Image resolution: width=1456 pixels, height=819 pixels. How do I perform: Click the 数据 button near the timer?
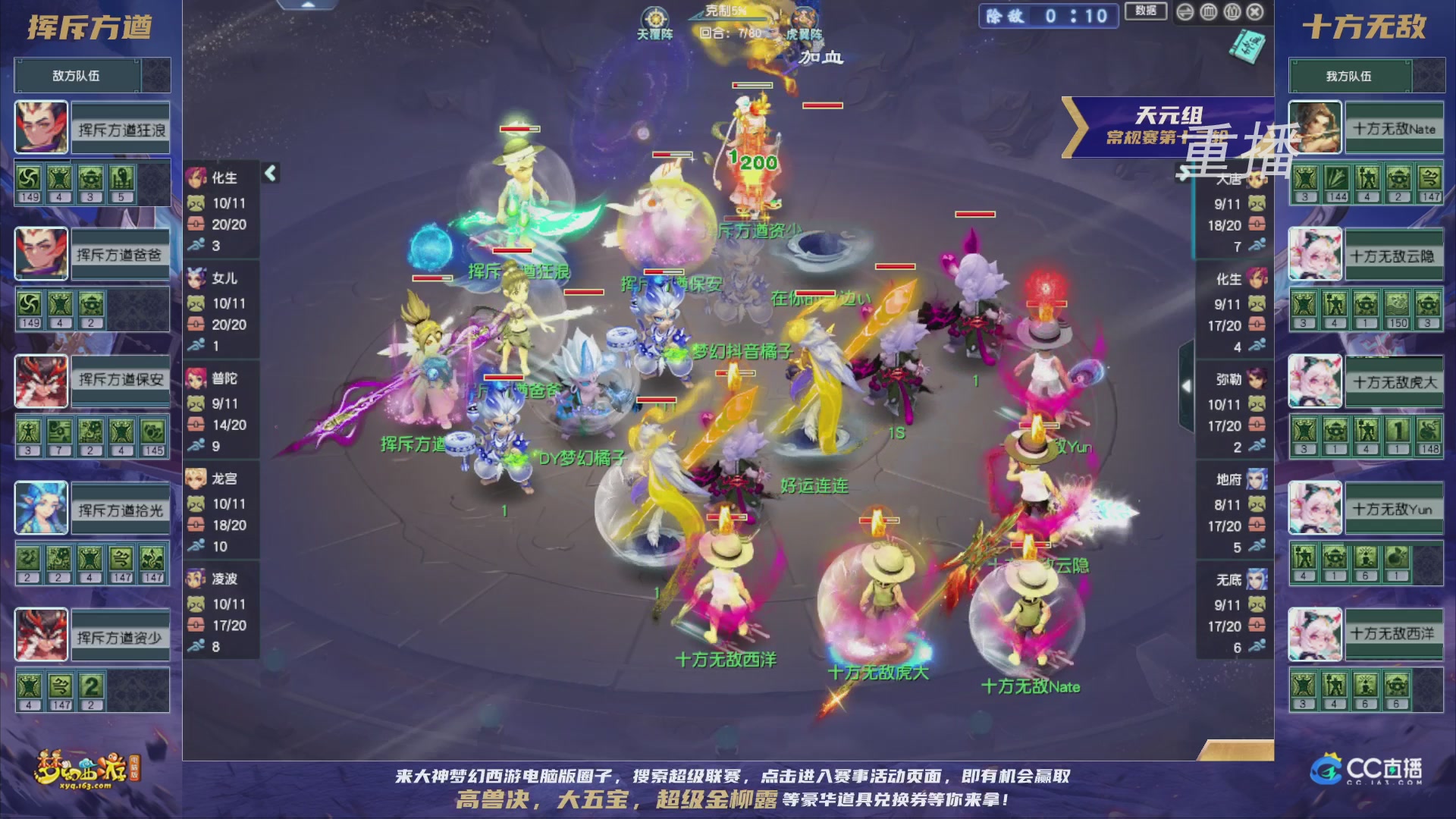[1145, 12]
